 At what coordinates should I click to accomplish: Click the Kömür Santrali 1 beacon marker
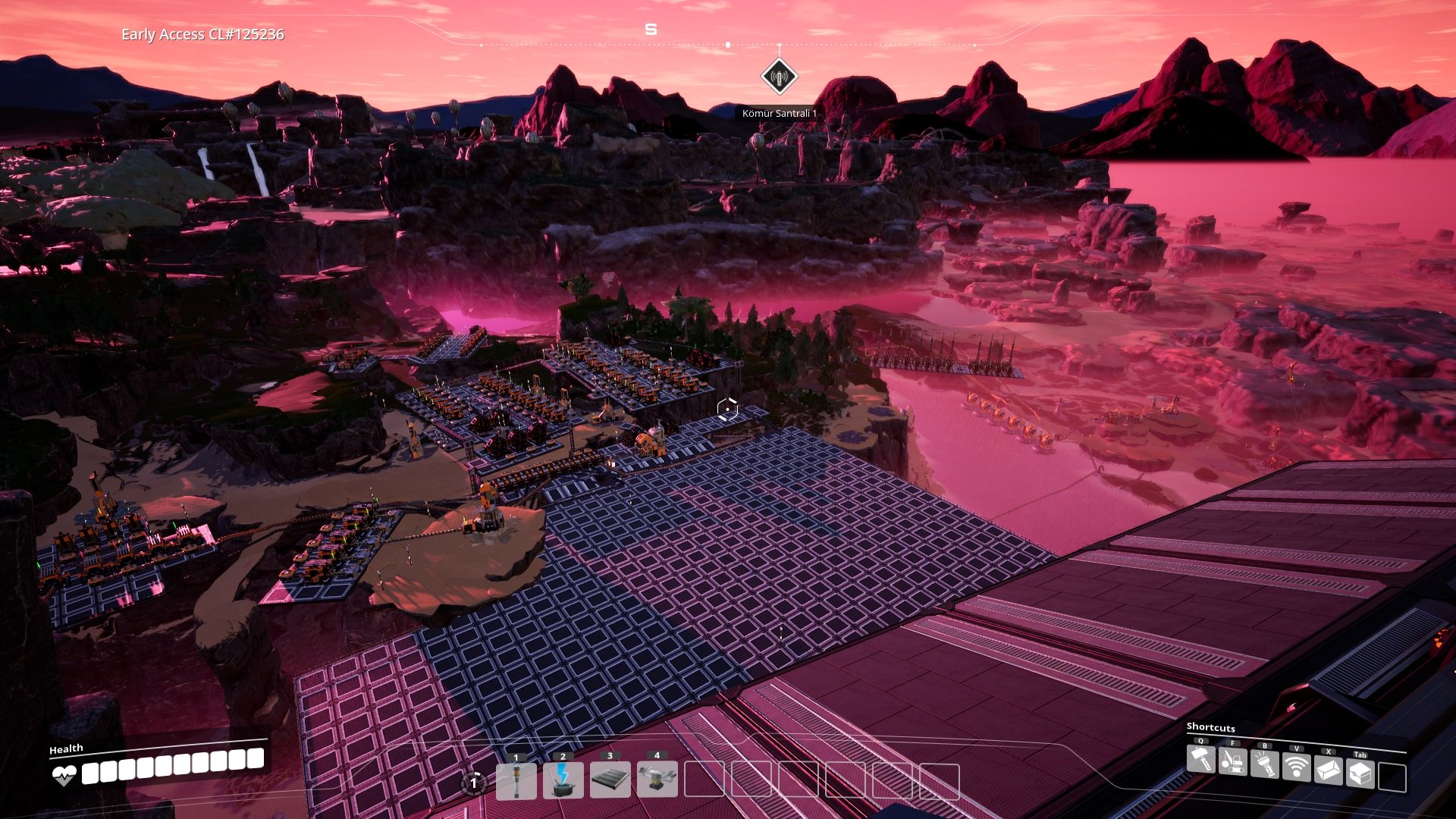[779, 76]
